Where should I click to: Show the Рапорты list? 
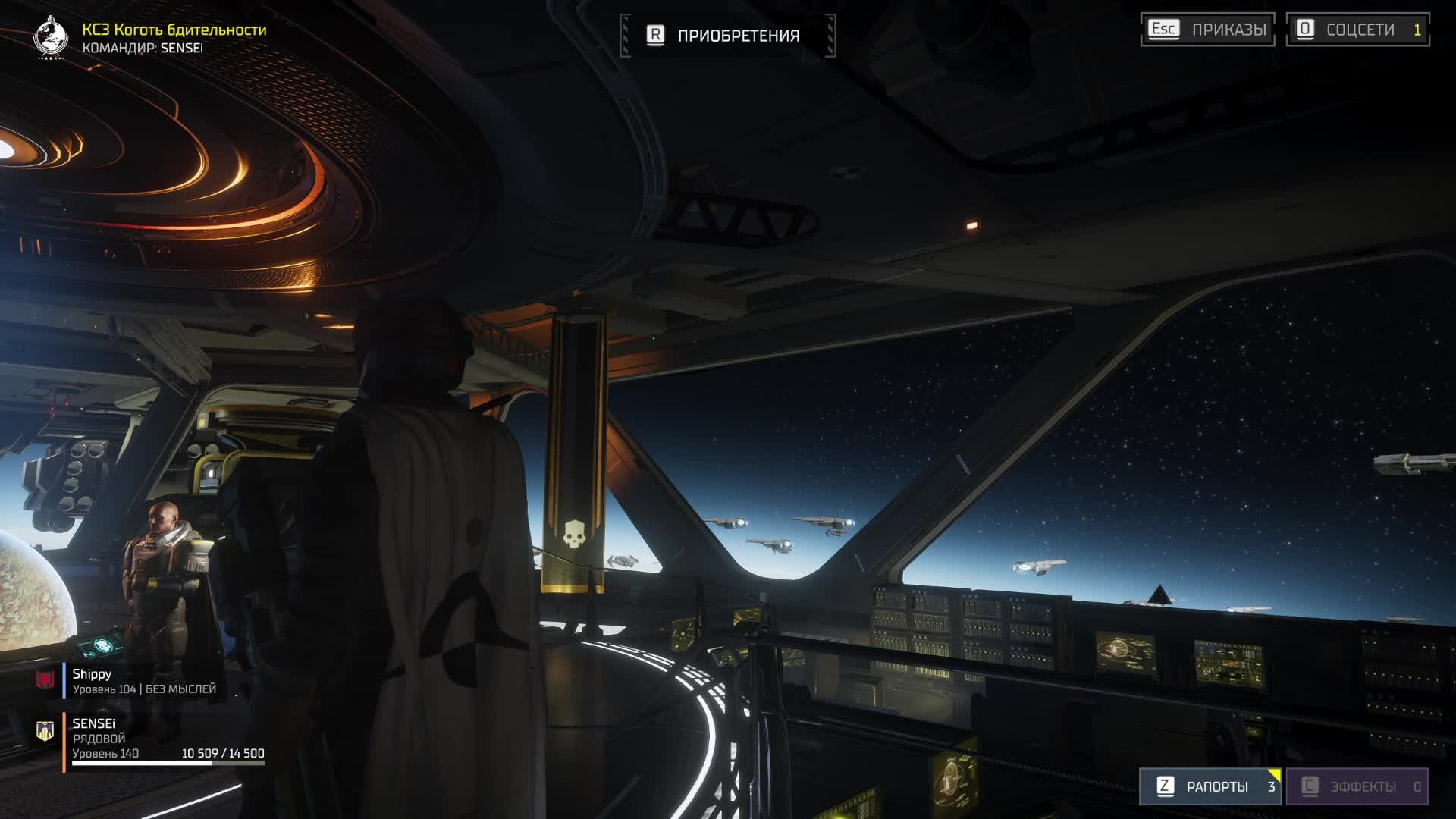coord(1210,786)
